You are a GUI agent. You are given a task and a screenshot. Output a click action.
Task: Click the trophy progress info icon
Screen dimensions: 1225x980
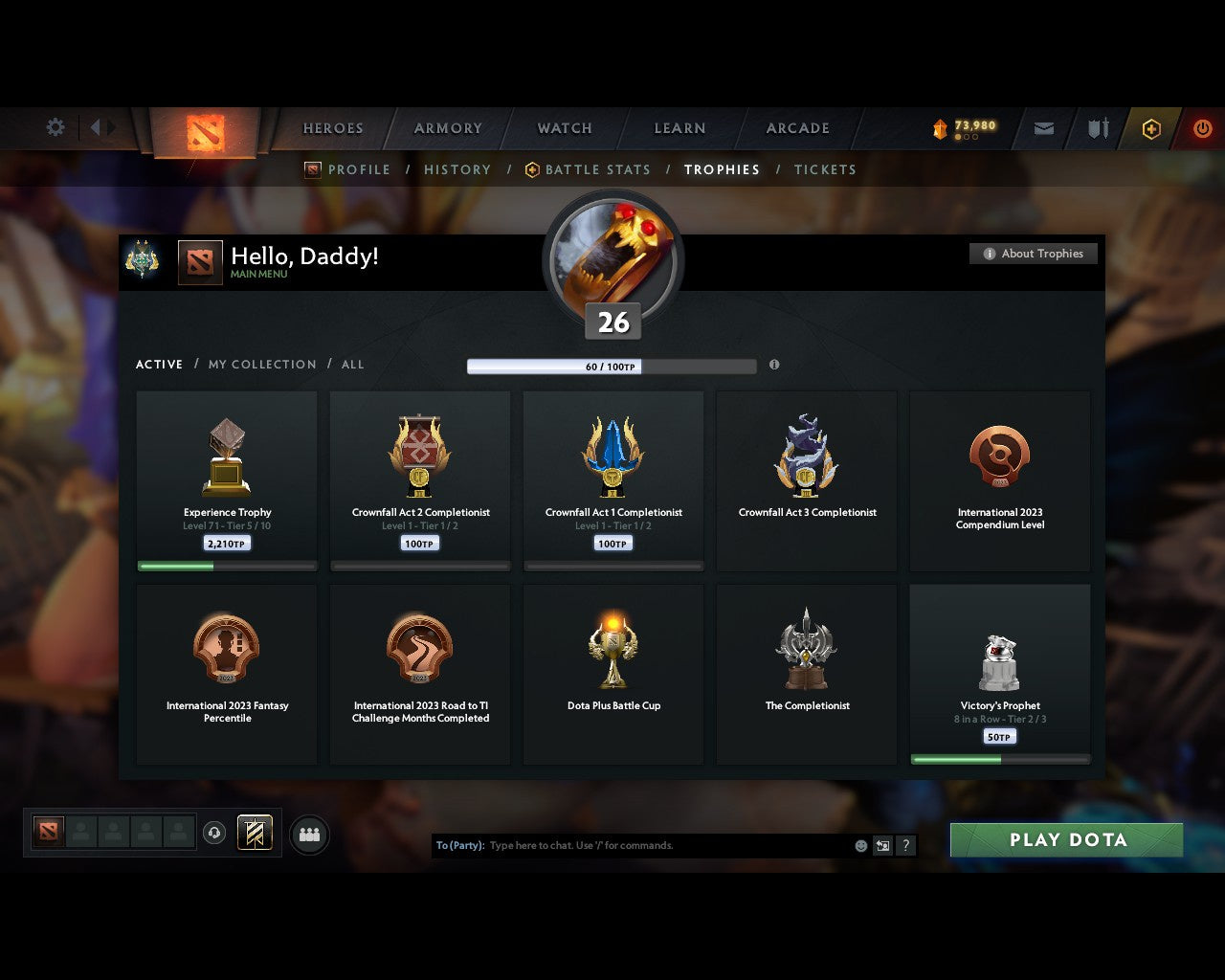point(775,366)
